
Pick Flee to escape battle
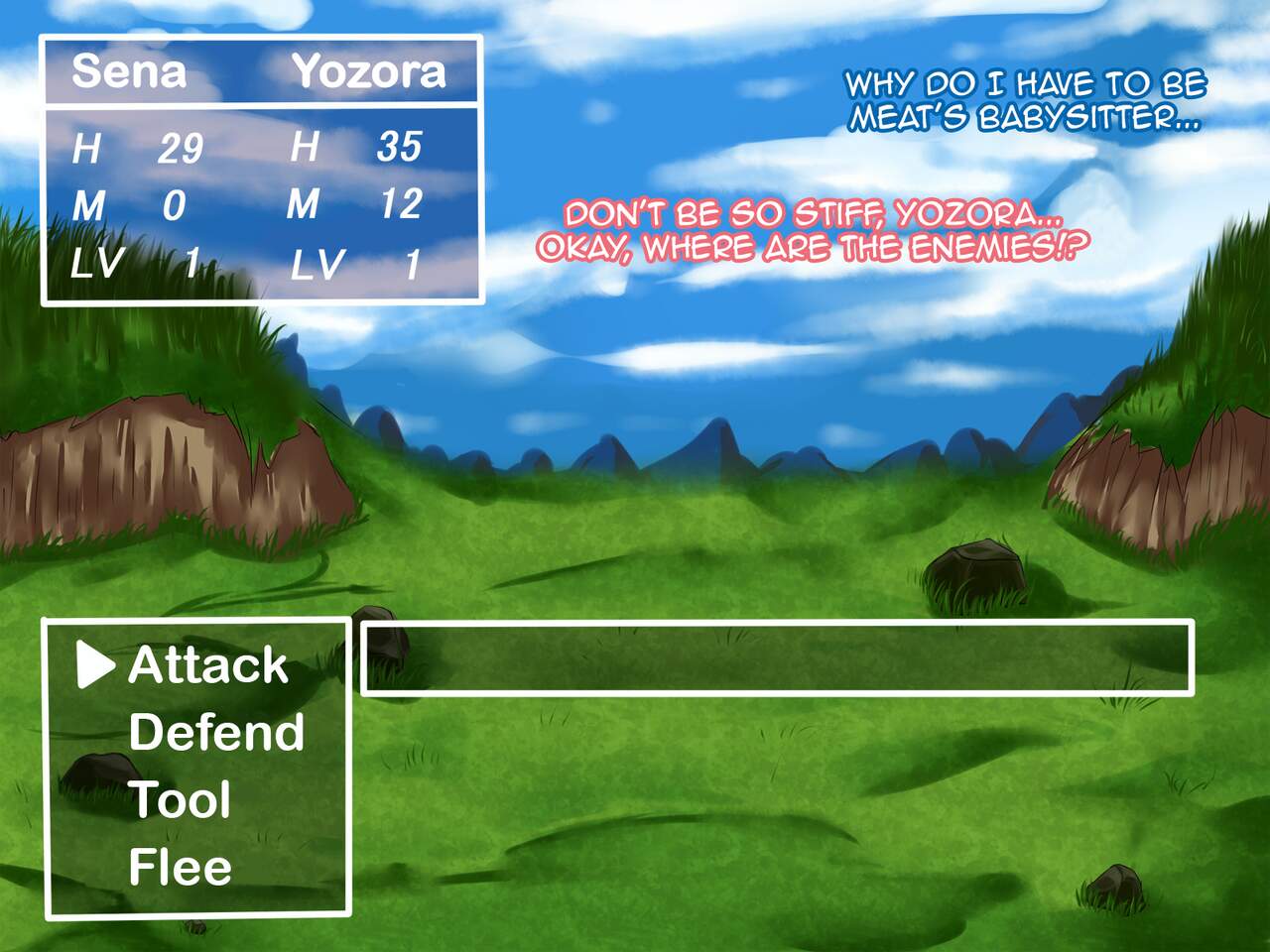tap(180, 868)
